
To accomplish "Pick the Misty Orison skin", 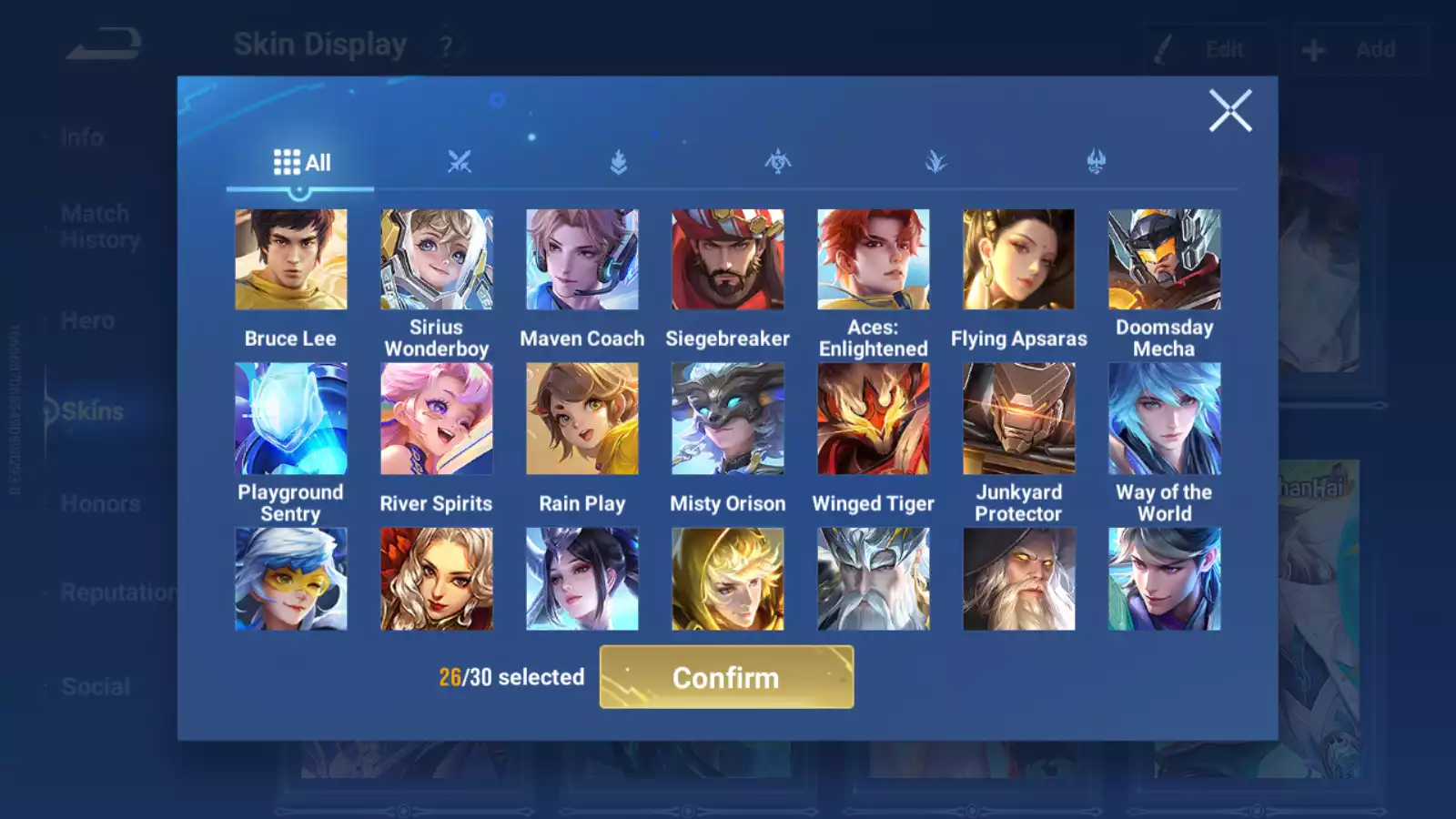I will (x=727, y=419).
